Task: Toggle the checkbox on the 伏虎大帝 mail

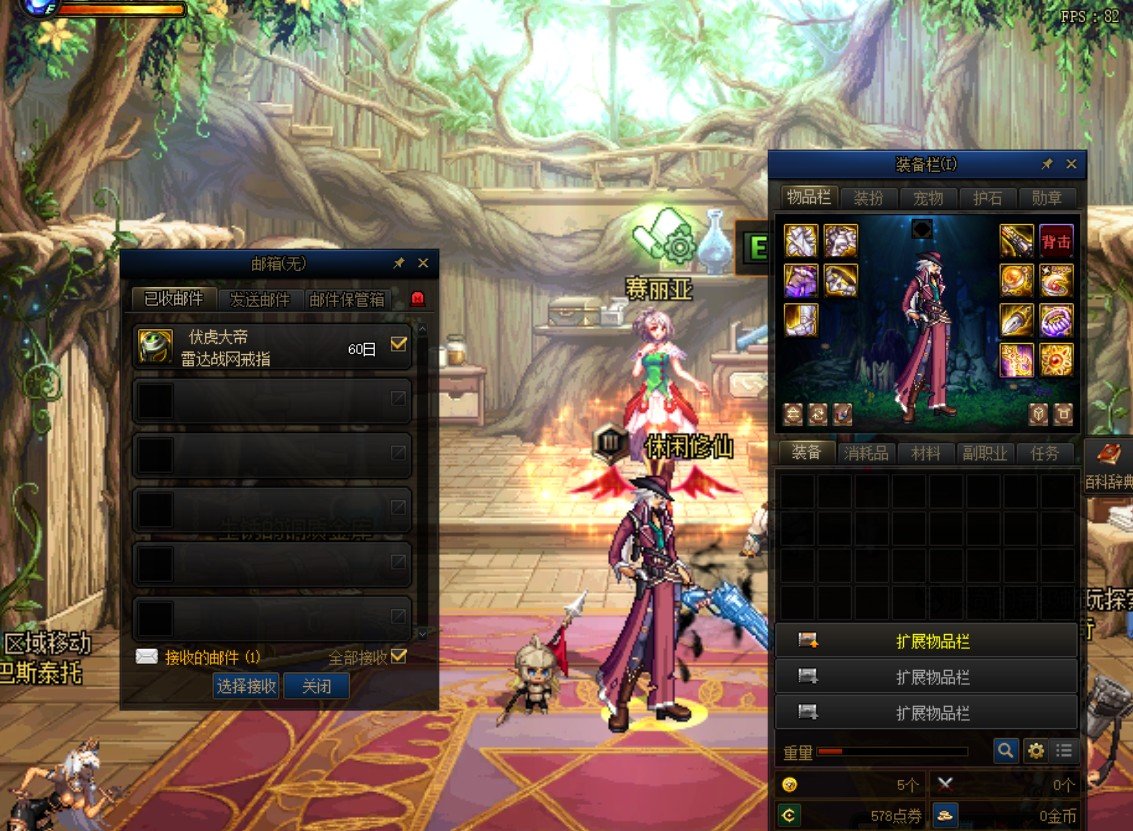Action: pyautogui.click(x=398, y=344)
